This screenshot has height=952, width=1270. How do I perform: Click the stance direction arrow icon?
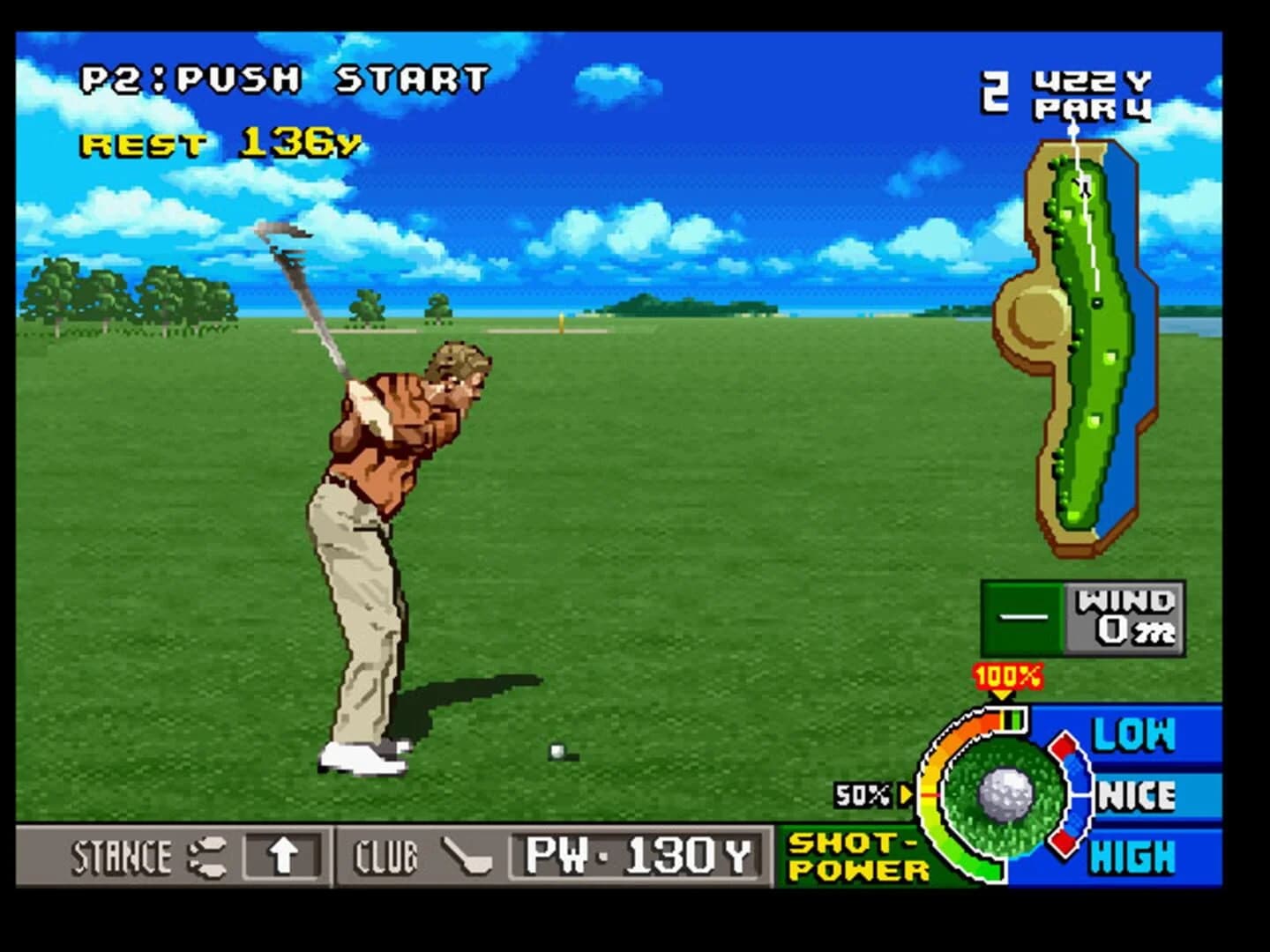pos(280,854)
